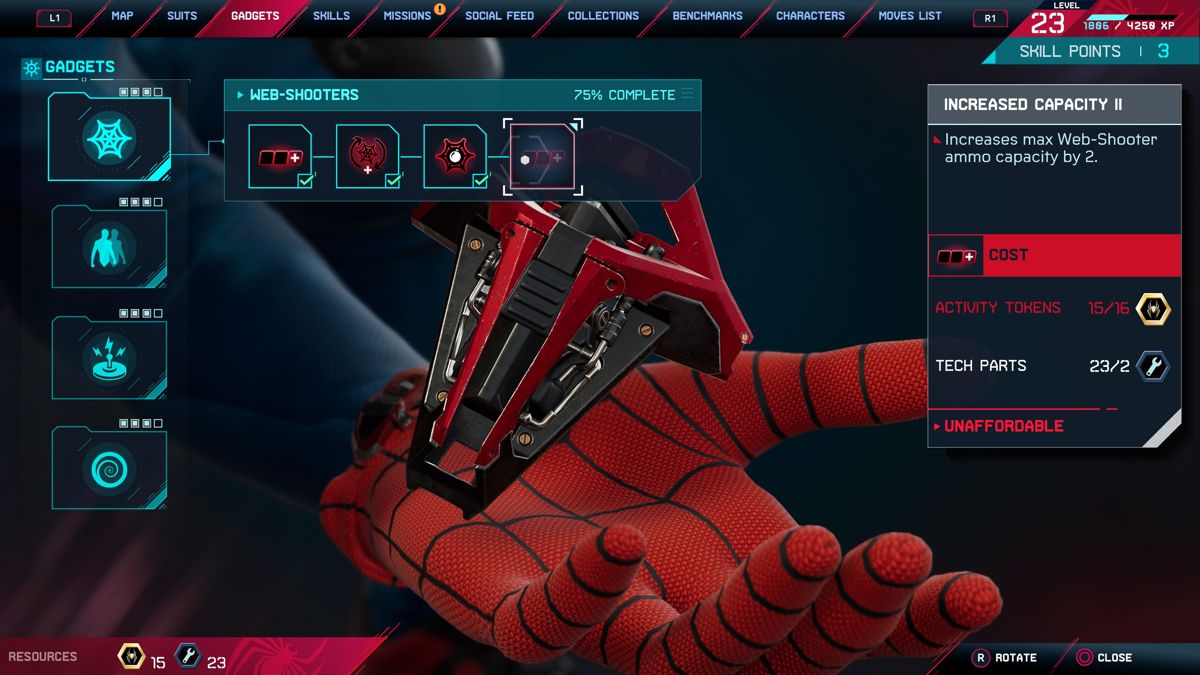1200x675 pixels.
Task: Select the Web-Shooters gadget tile
Action: pos(110,138)
